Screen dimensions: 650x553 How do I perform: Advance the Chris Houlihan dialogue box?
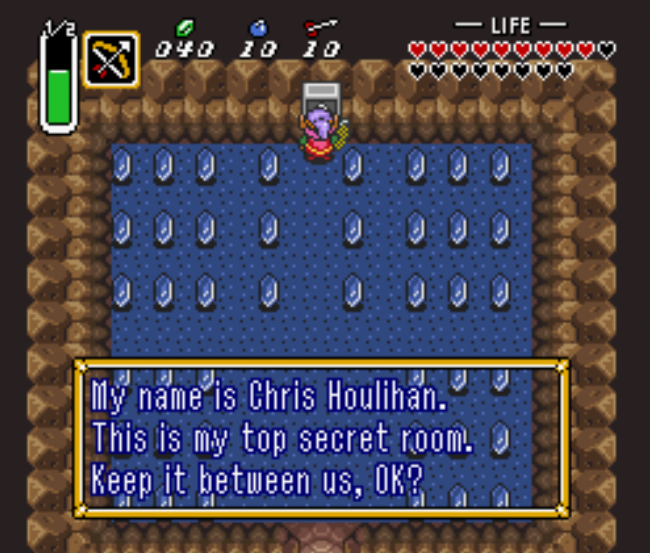pyautogui.click(x=321, y=438)
